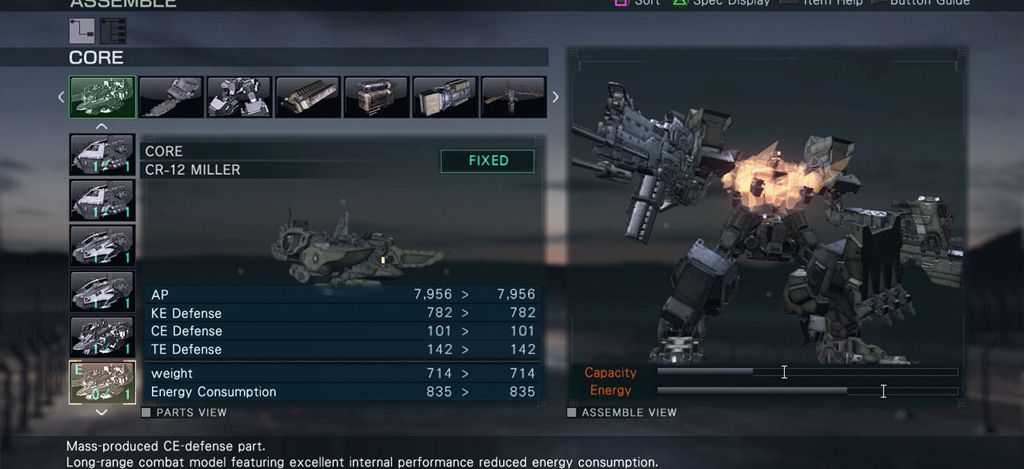
Task: Show earlier parts with the list's up arrow
Action: pos(101,127)
